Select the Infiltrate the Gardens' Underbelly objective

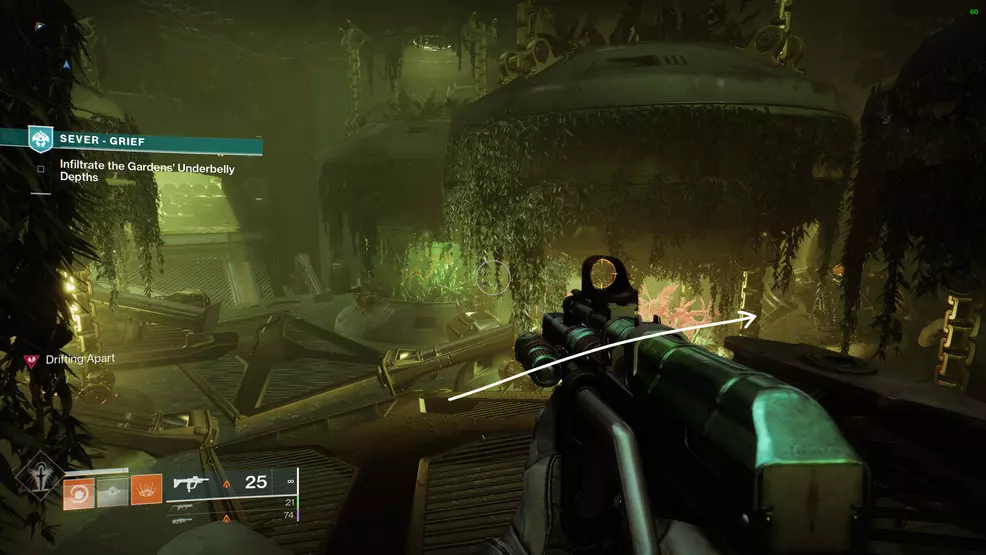click(147, 174)
